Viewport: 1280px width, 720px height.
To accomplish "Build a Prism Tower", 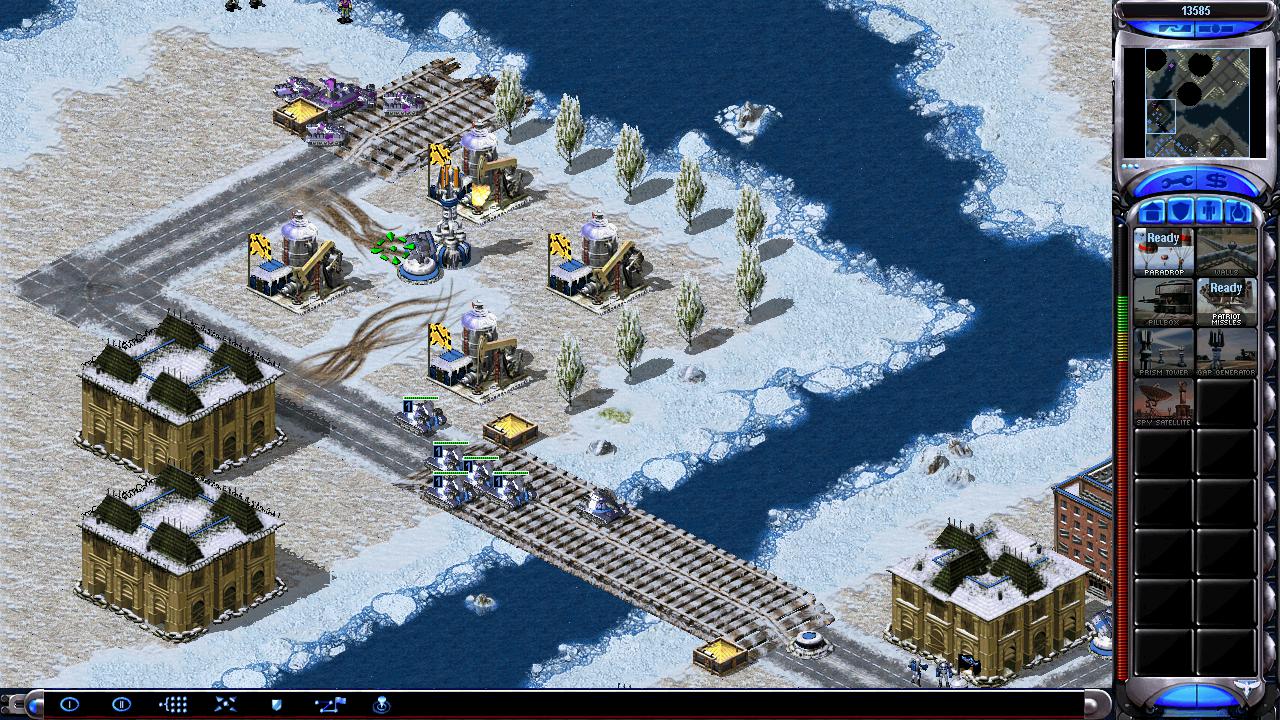I will click(x=1163, y=351).
